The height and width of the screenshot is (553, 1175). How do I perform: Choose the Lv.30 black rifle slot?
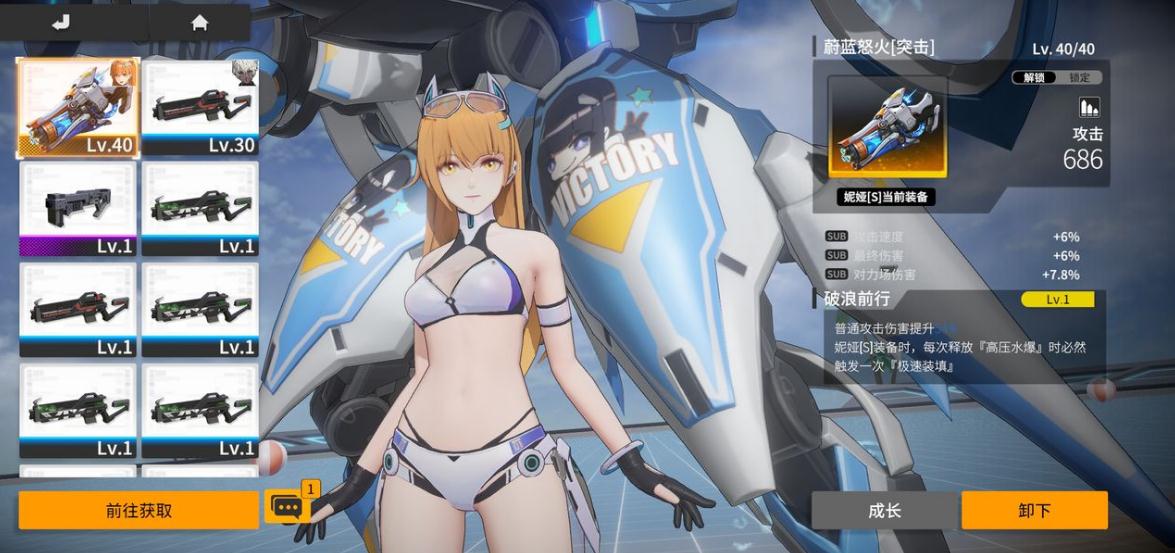[x=200, y=107]
